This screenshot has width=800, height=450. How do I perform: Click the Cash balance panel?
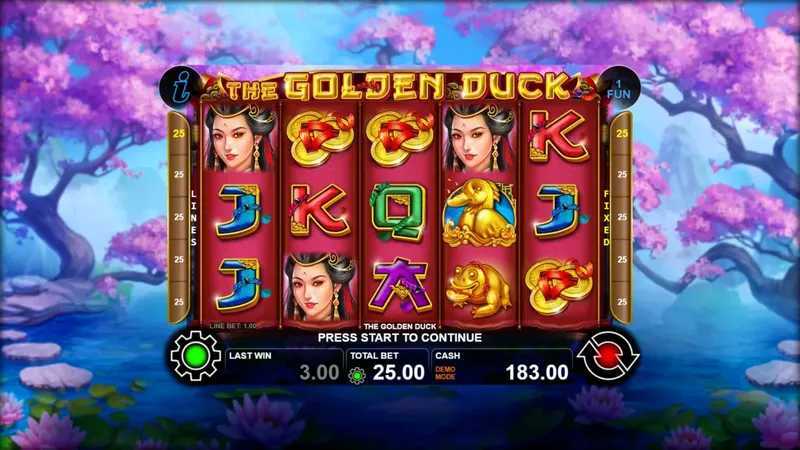pyautogui.click(x=503, y=366)
